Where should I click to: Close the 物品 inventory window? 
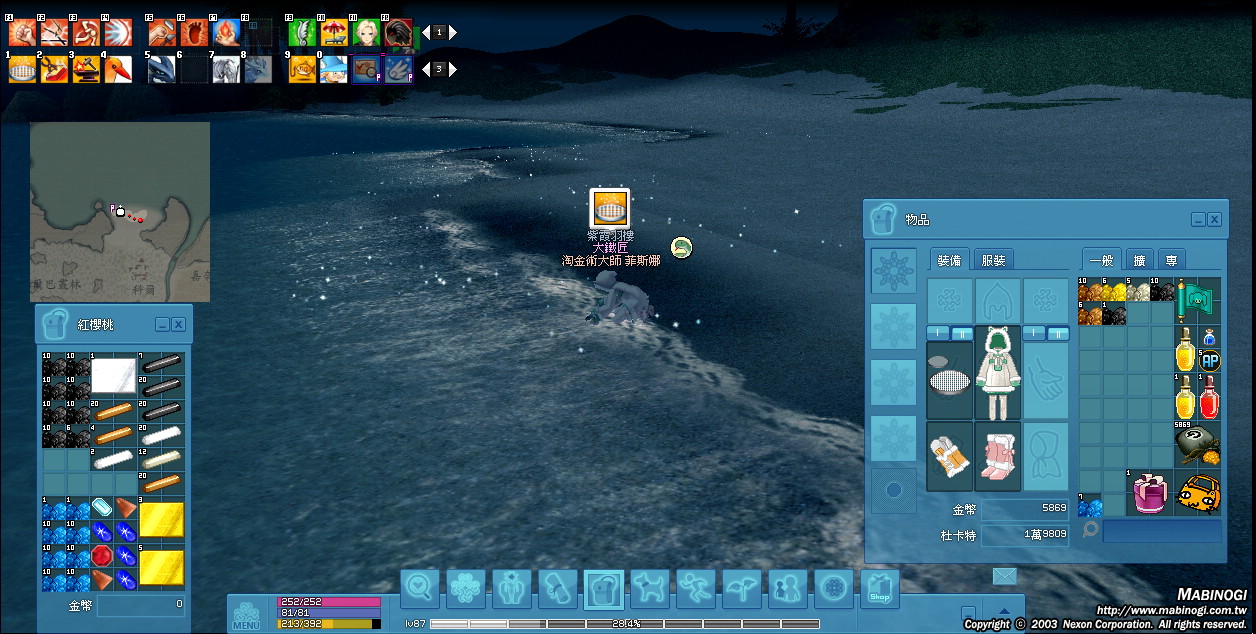point(1214,219)
